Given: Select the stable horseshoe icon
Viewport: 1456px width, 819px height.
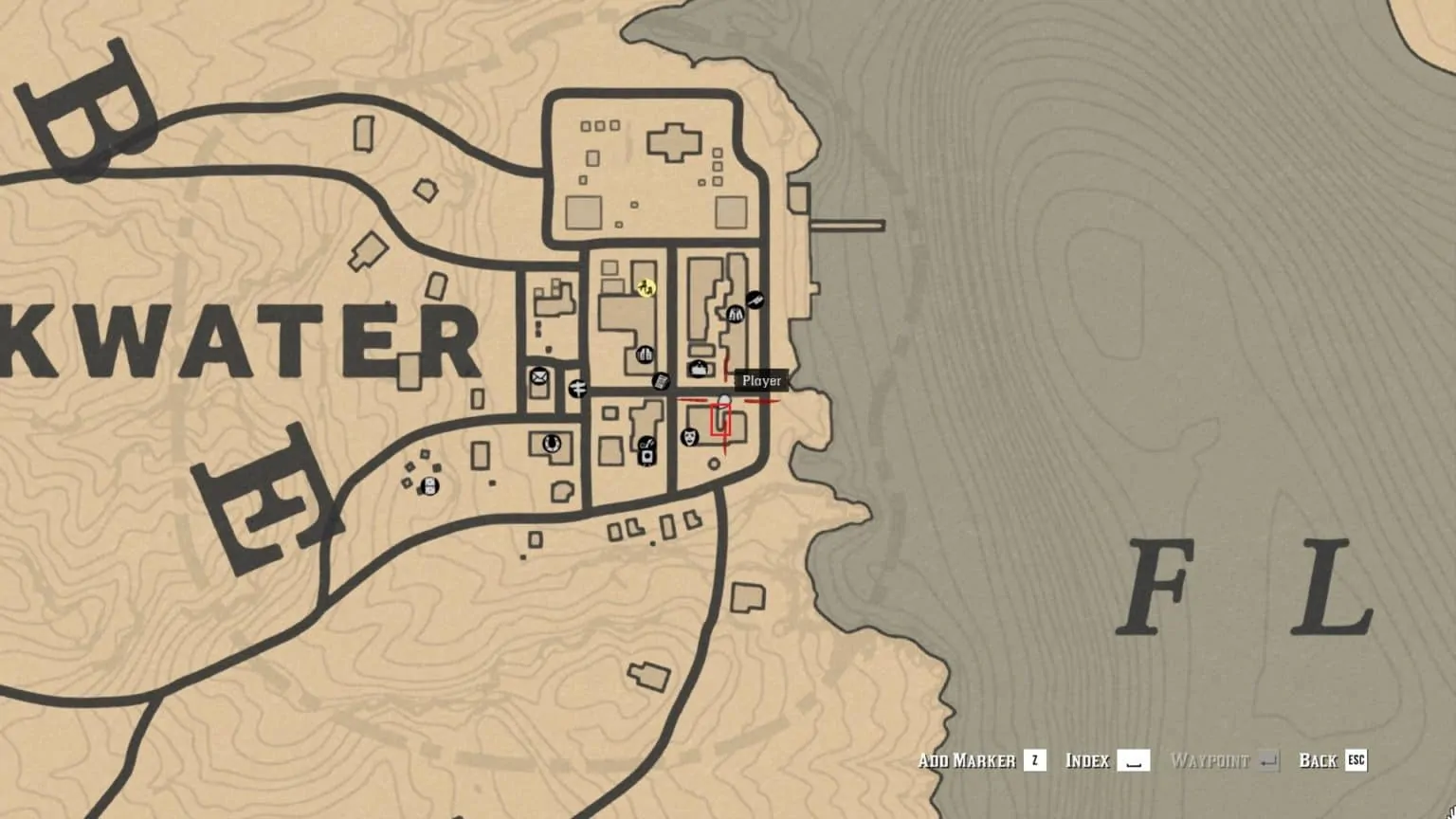Looking at the screenshot, I should 553,444.
